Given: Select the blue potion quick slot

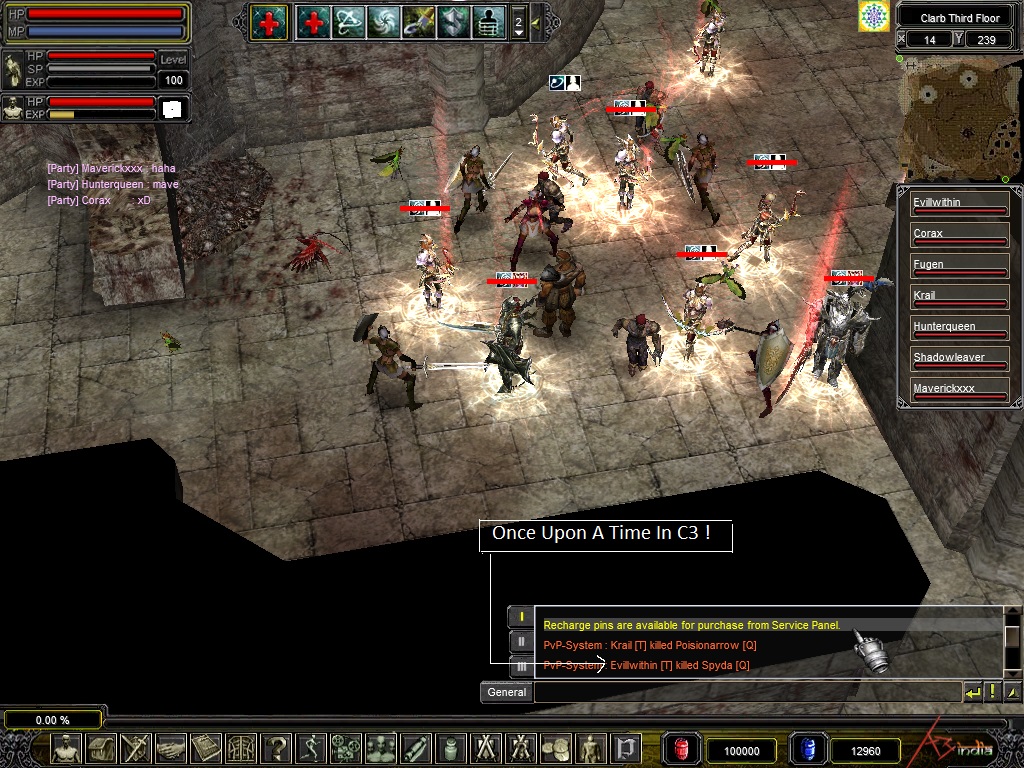Looking at the screenshot, I should point(808,749).
